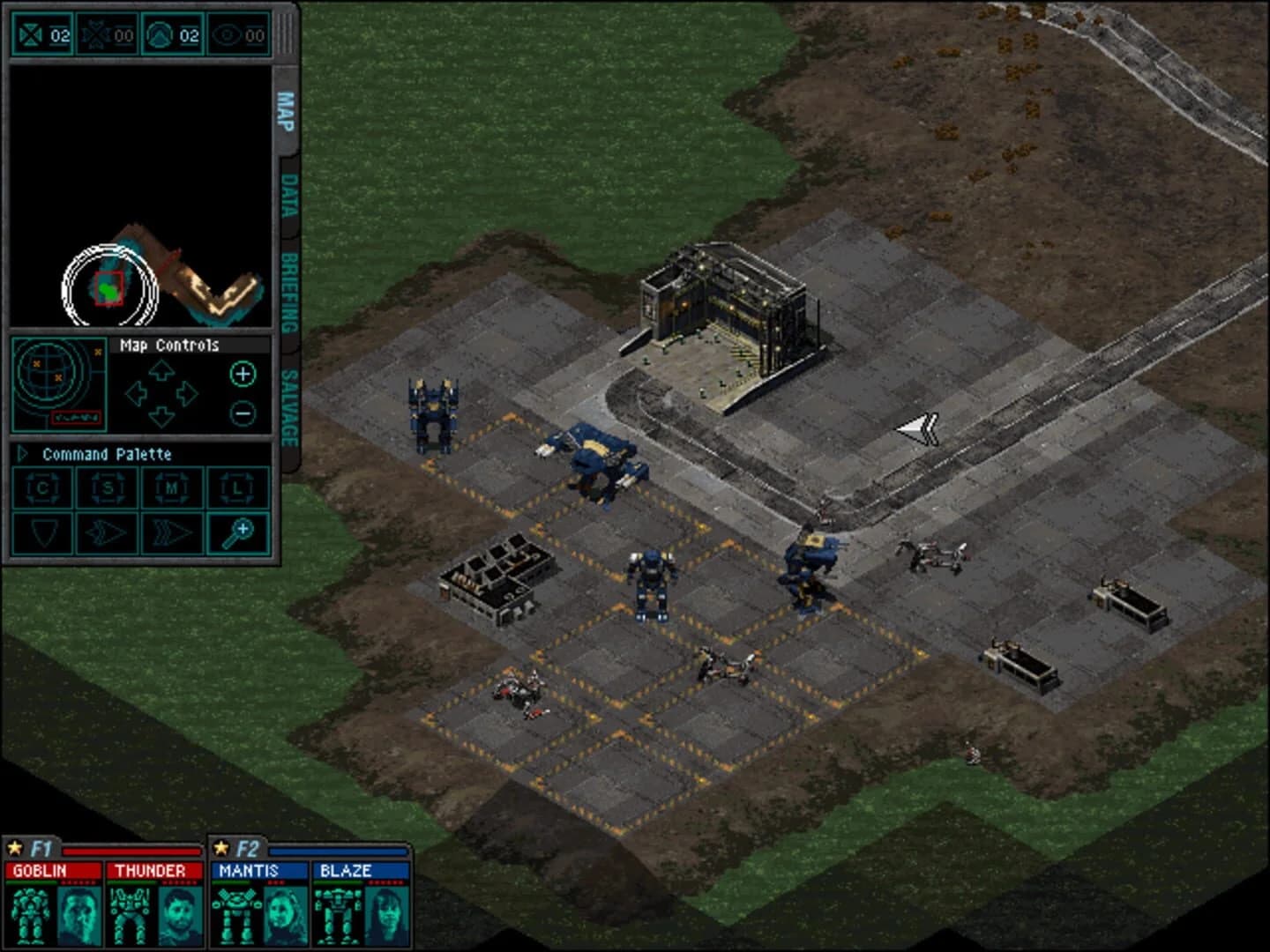Select the stop command triangle icon
The height and width of the screenshot is (952, 1270).
pyautogui.click(x=43, y=533)
